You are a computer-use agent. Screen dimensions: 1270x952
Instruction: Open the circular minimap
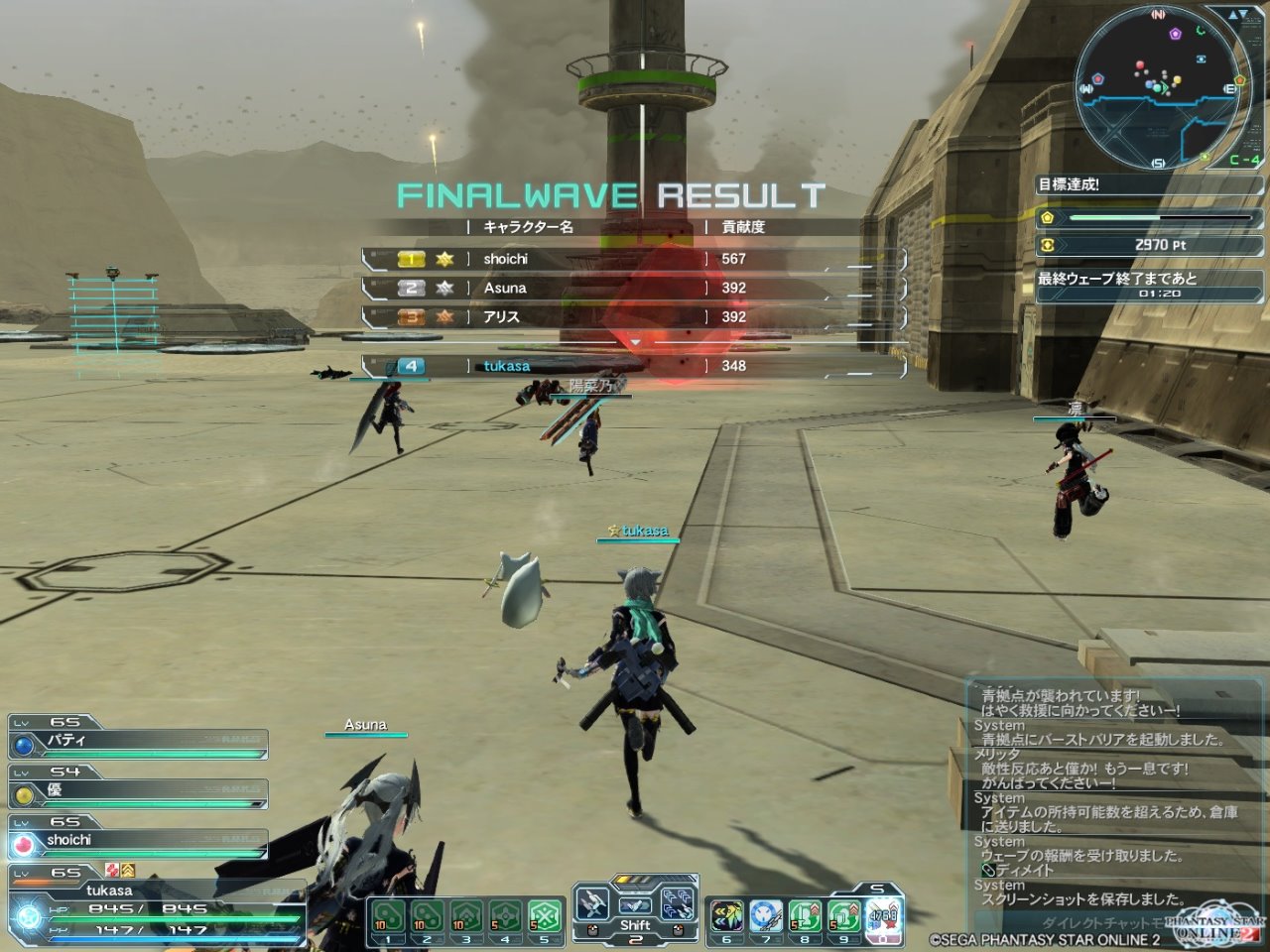click(x=1157, y=87)
